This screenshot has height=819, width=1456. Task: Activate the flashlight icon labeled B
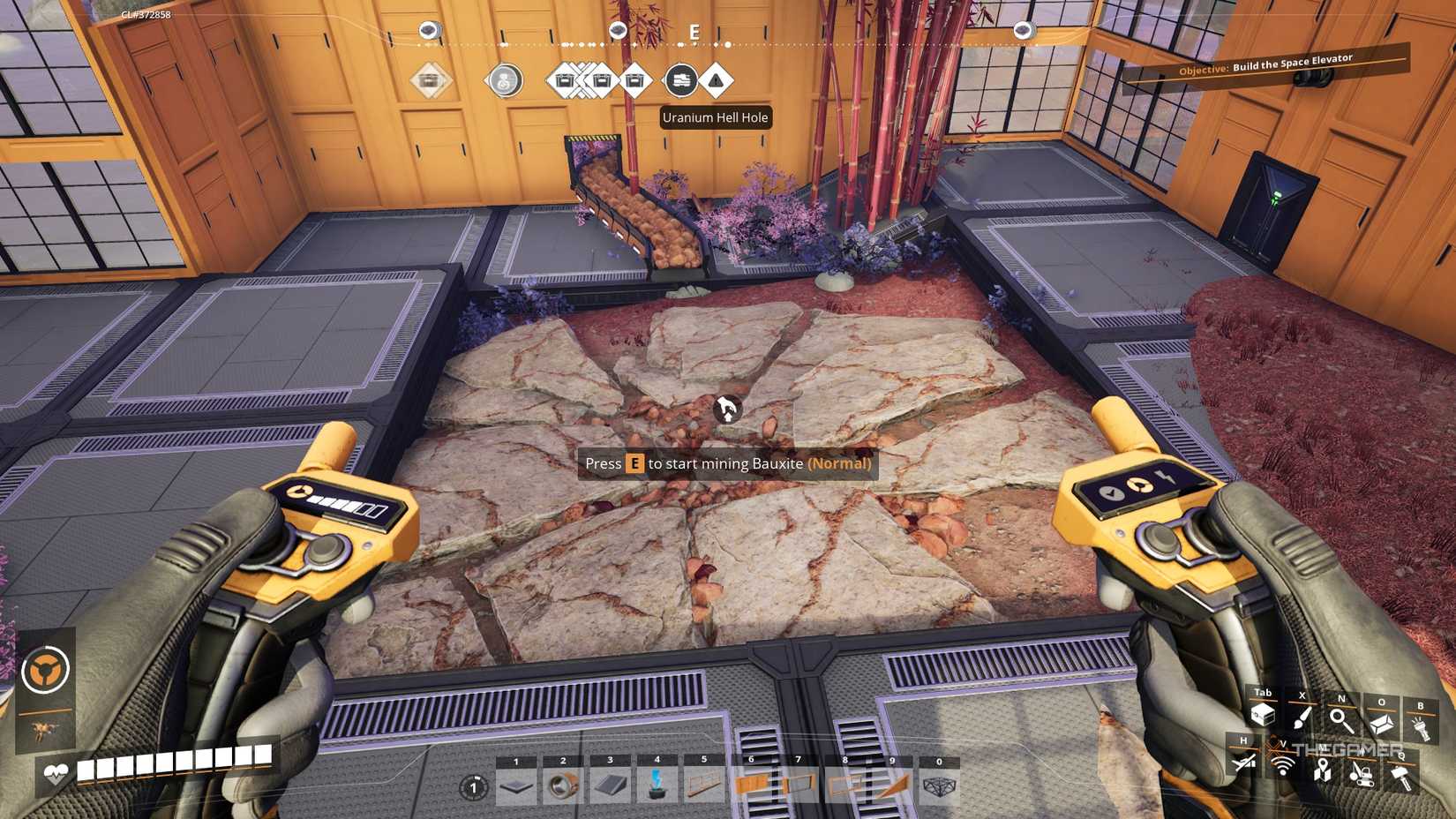click(x=1420, y=725)
